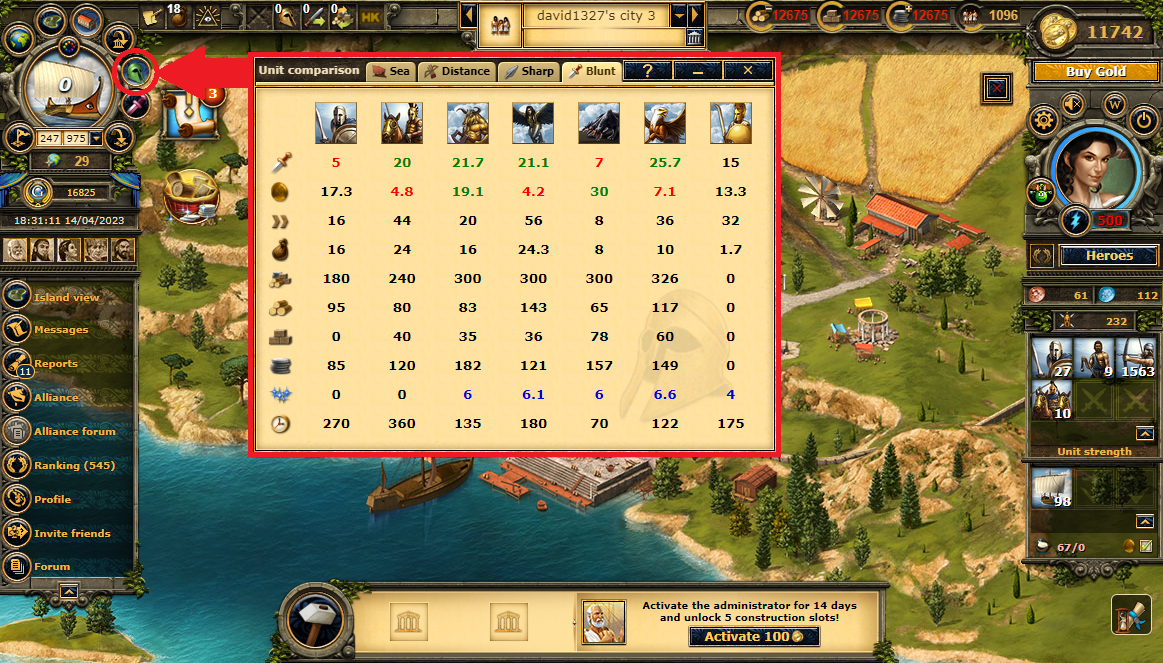Minimize the Unit comparison window

[x=698, y=71]
